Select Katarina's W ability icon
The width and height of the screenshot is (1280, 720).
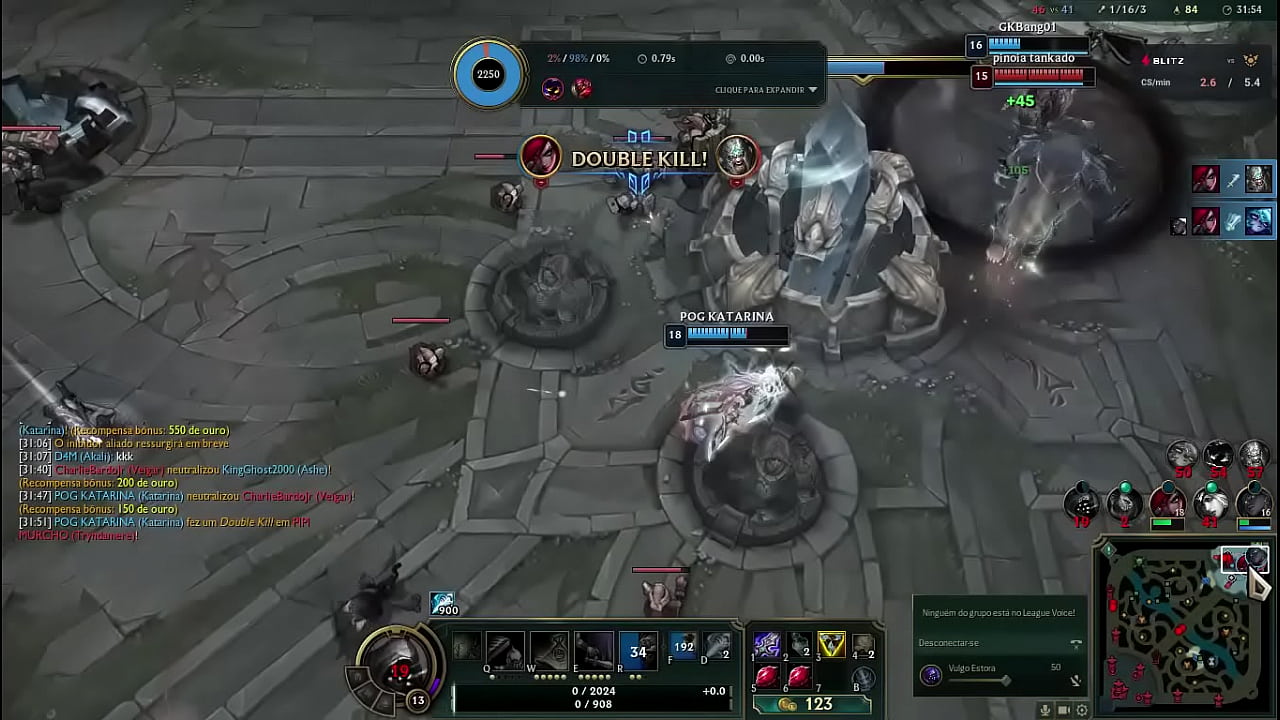548,651
